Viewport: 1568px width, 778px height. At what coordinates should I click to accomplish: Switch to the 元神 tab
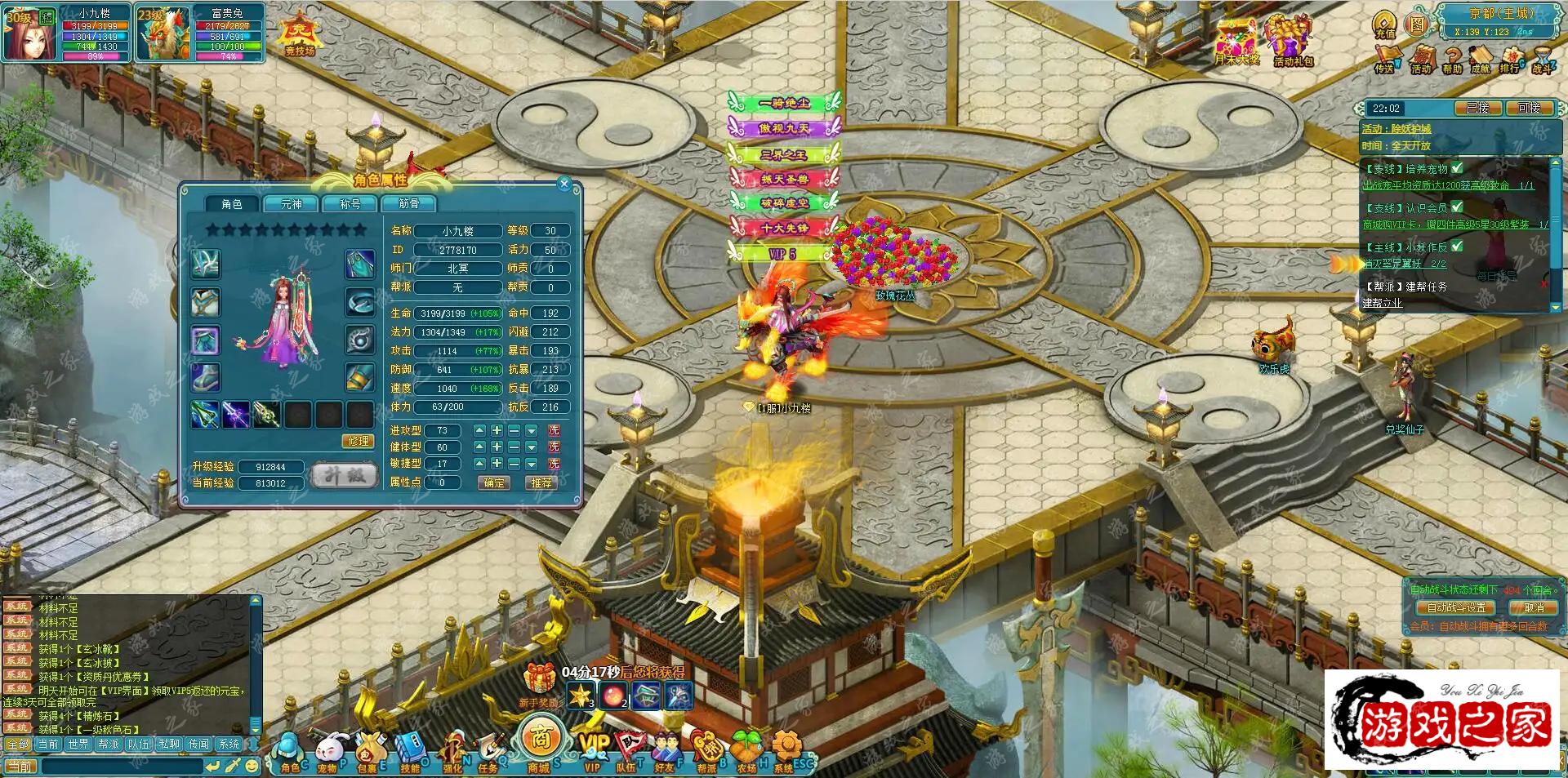[x=292, y=204]
